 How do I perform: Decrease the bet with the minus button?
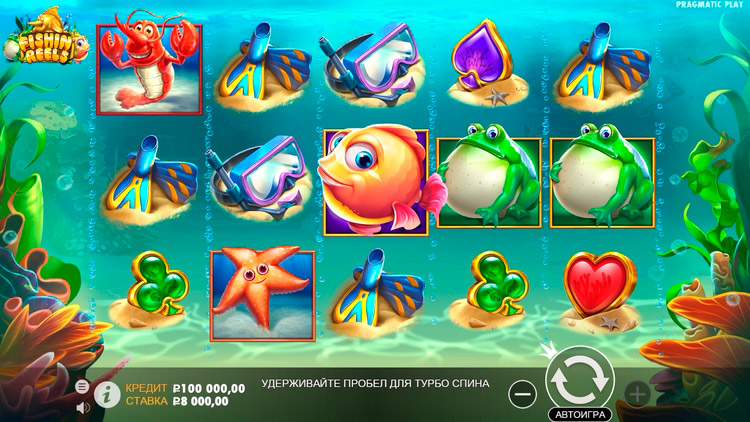pyautogui.click(x=522, y=394)
